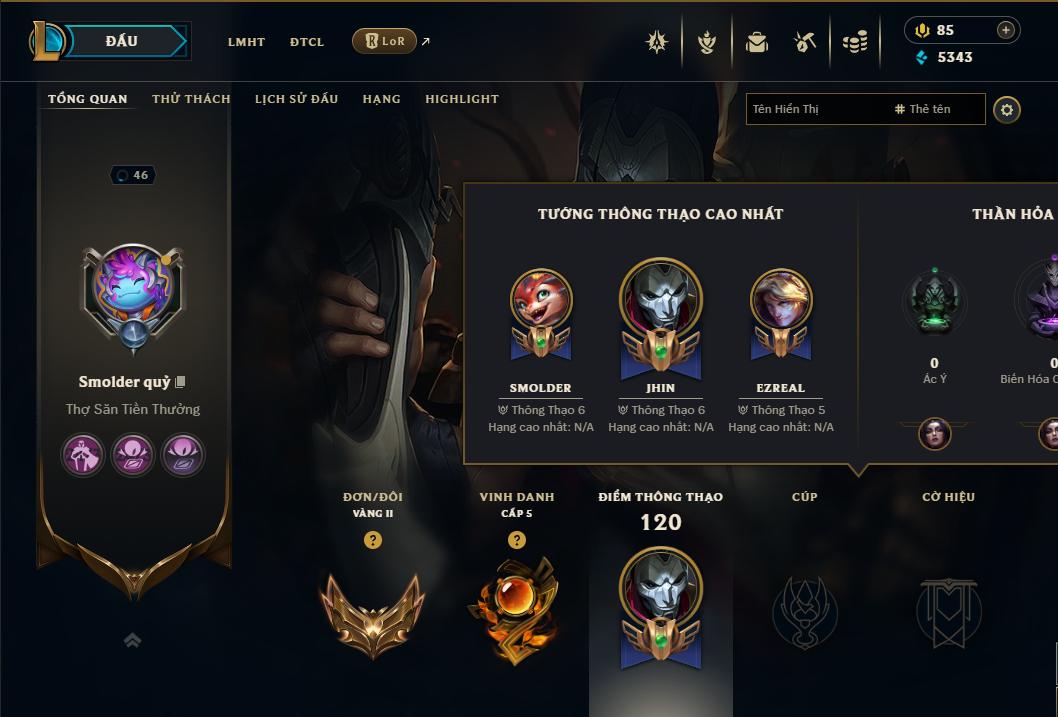Image resolution: width=1058 pixels, height=717 pixels.
Task: Select the Ezreal mastery portrait
Action: tap(780, 300)
